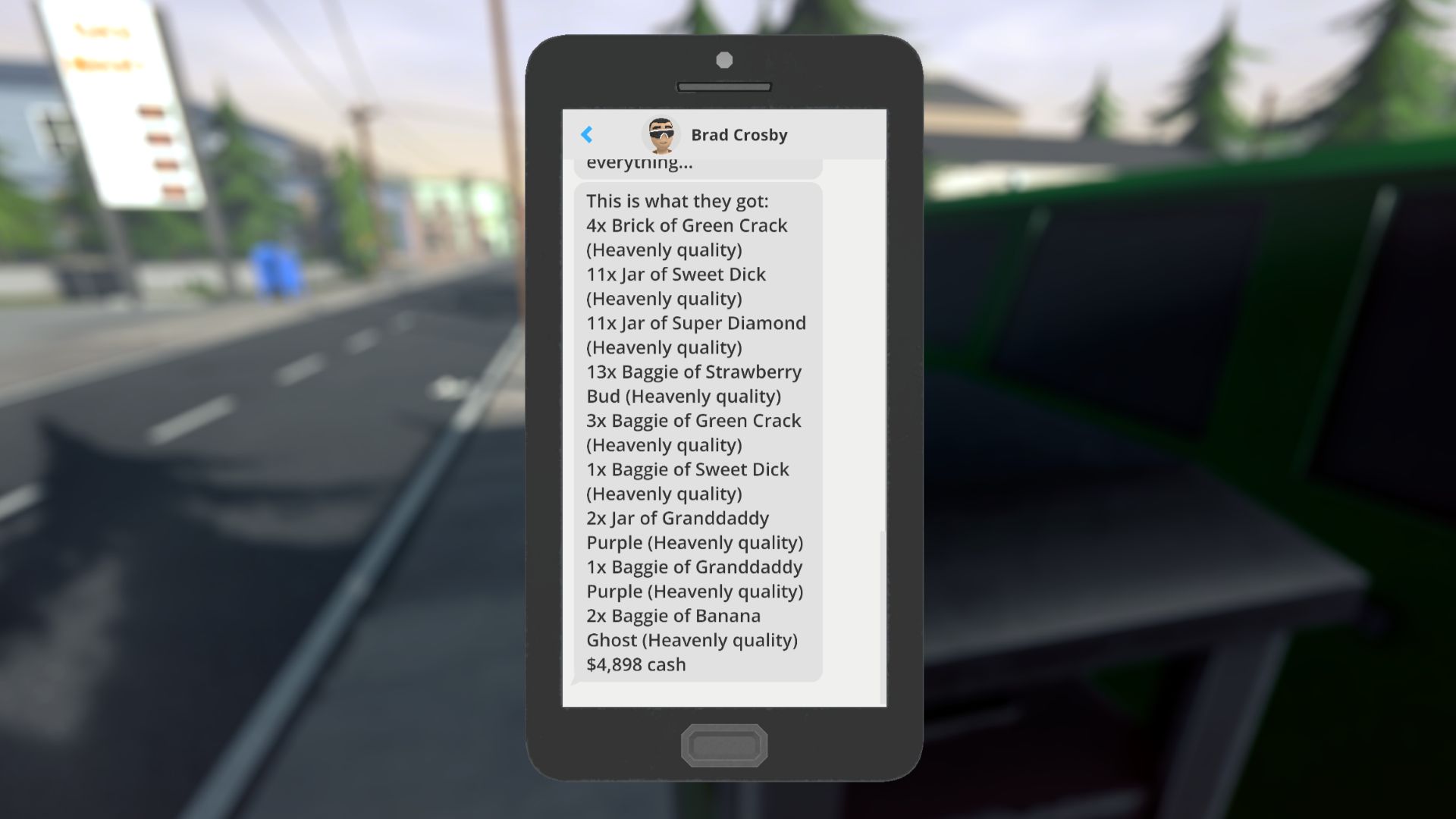Click the $4,898 cash line
Screen dimensions: 1456x819
tap(635, 664)
